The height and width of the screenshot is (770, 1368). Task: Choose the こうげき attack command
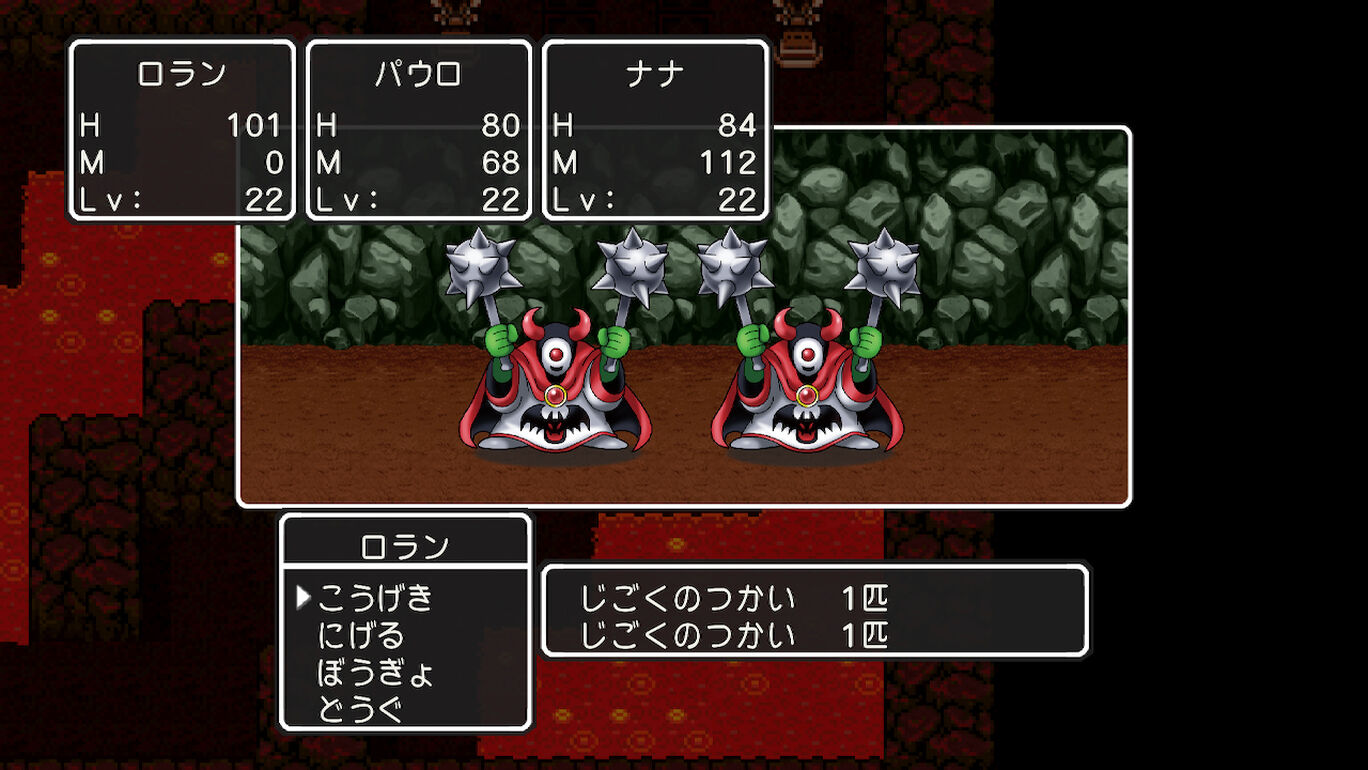point(375,598)
